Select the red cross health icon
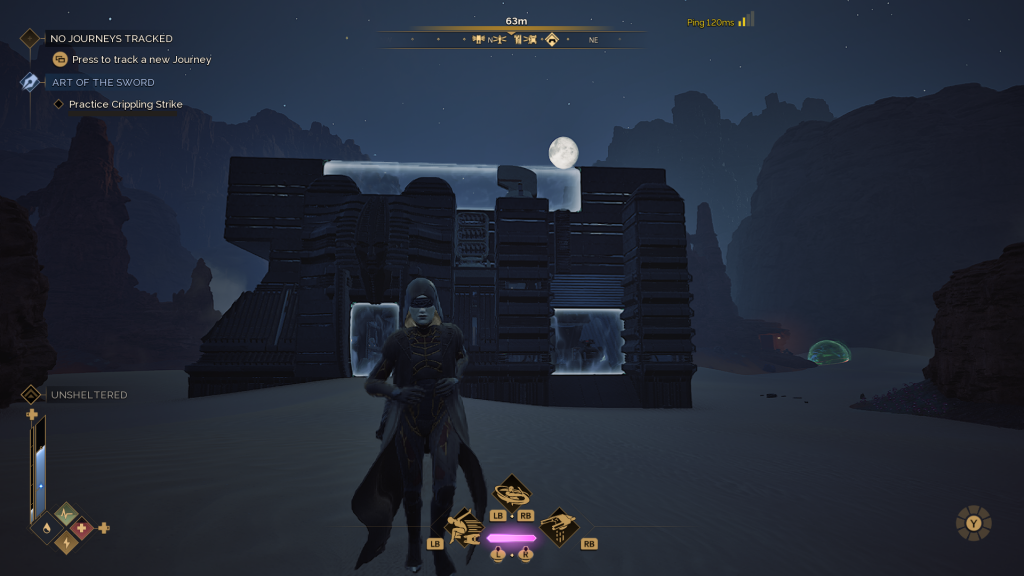 click(x=83, y=527)
